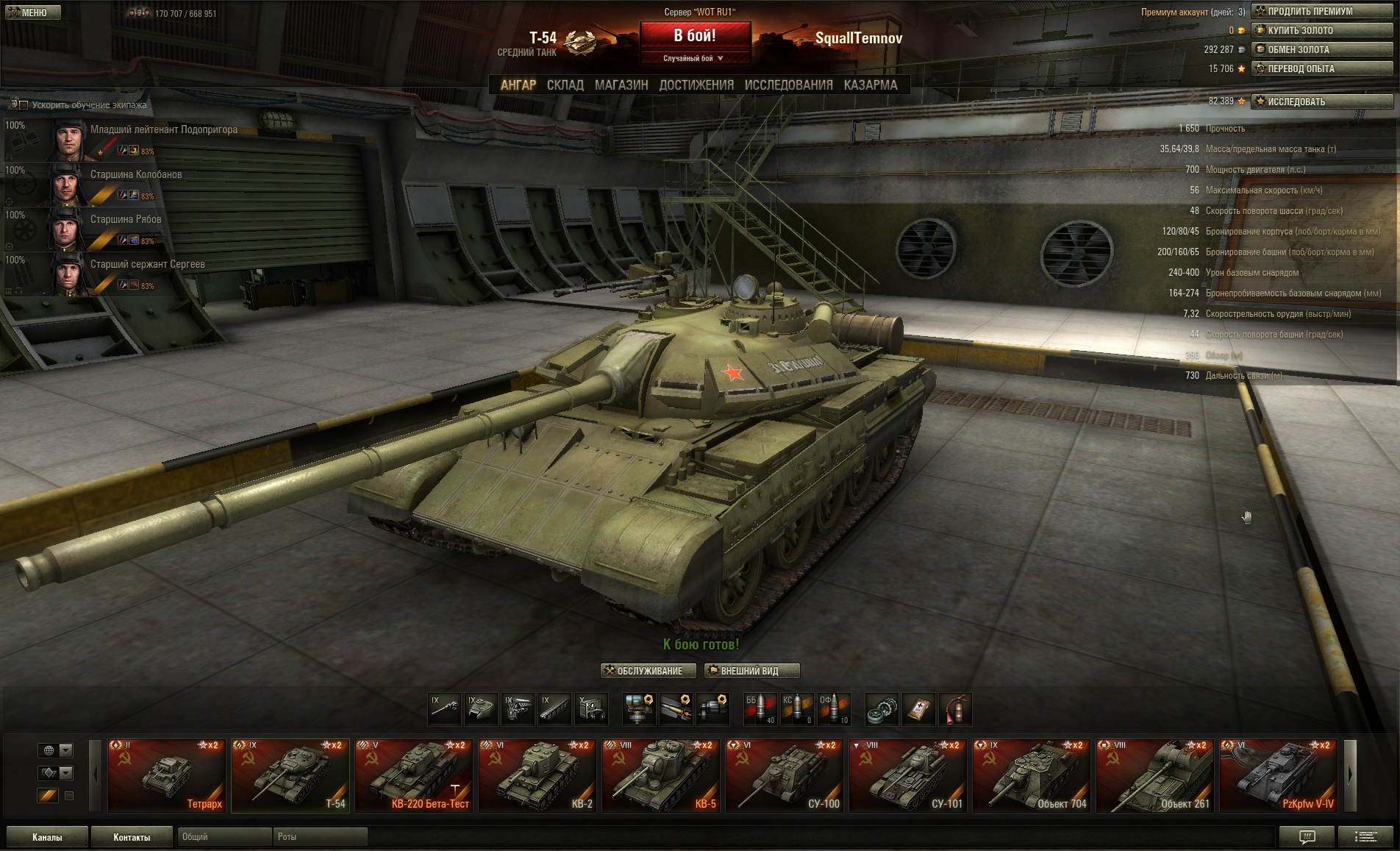Choose the Купить золото button
Screen dimensions: 1400x851
1321,30
